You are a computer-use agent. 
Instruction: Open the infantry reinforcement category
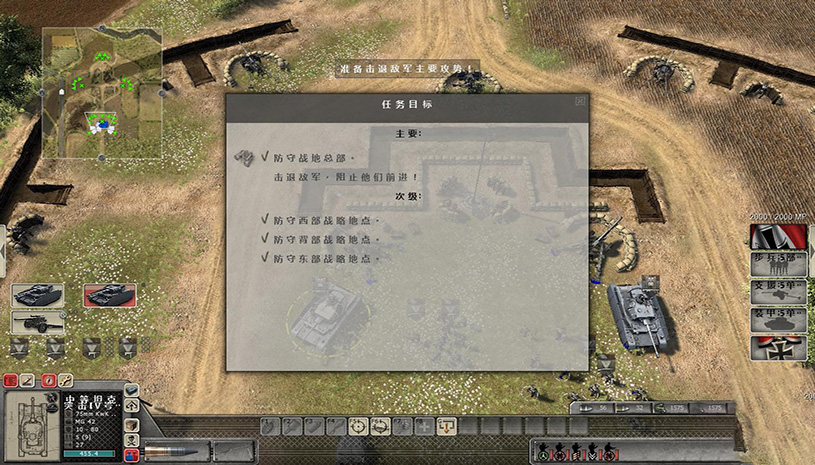(x=778, y=264)
